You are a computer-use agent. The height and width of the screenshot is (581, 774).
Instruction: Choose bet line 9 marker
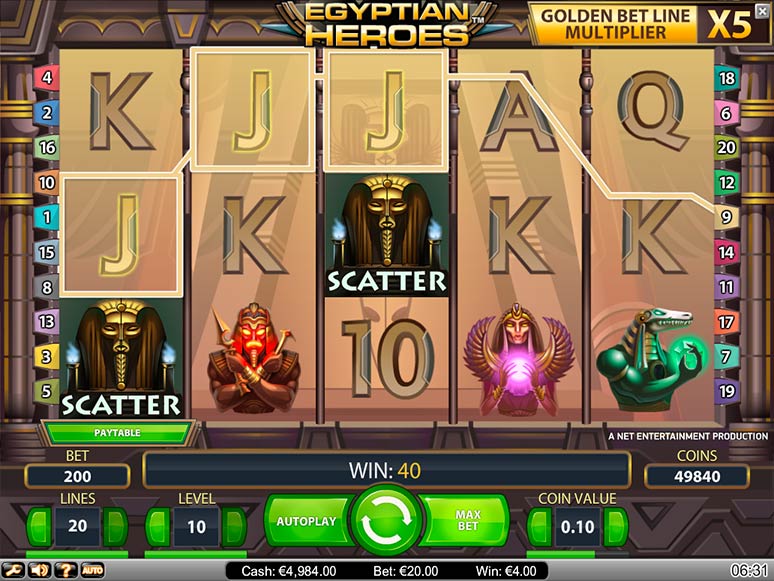(x=727, y=216)
